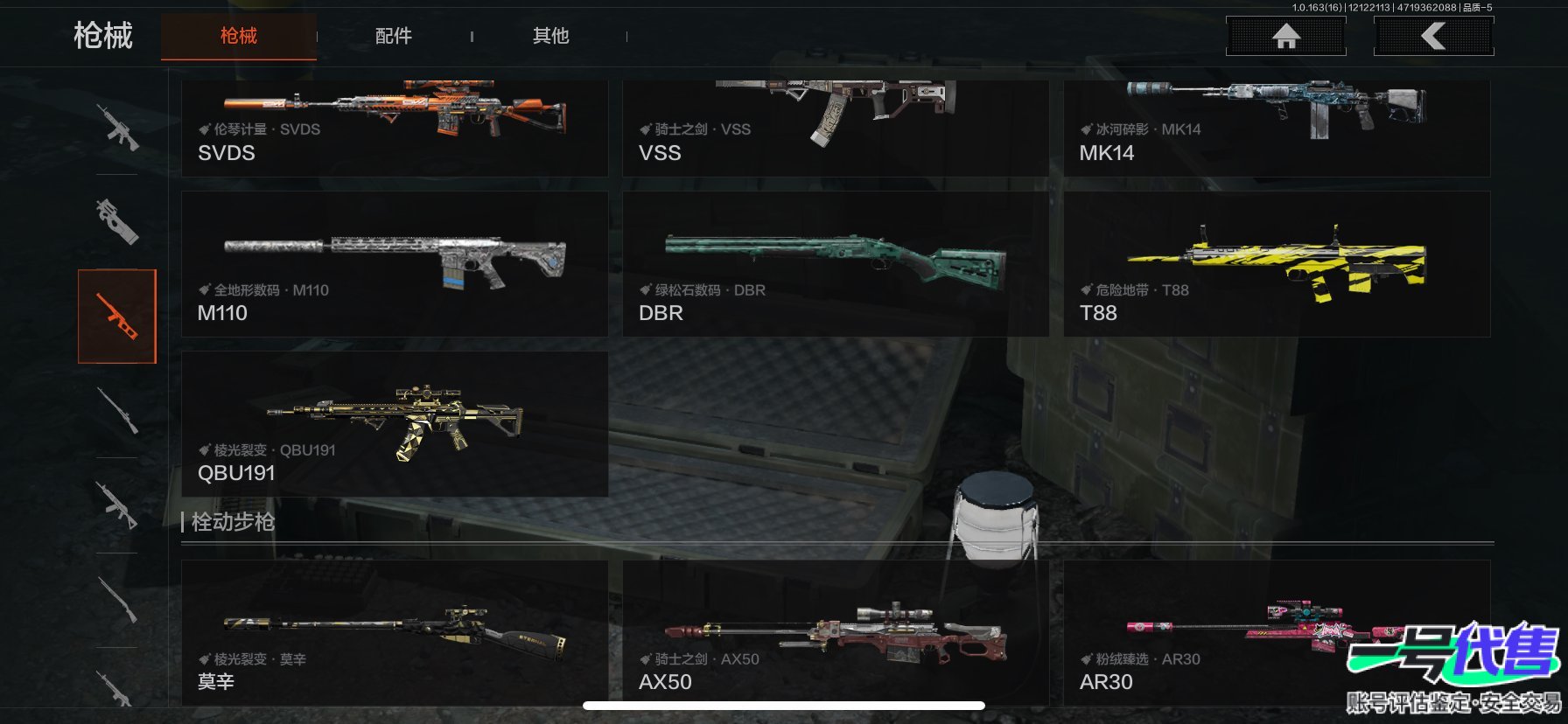Choose the AX50 sniper rifle card
Viewport: 1568px width, 724px height.
(835, 632)
